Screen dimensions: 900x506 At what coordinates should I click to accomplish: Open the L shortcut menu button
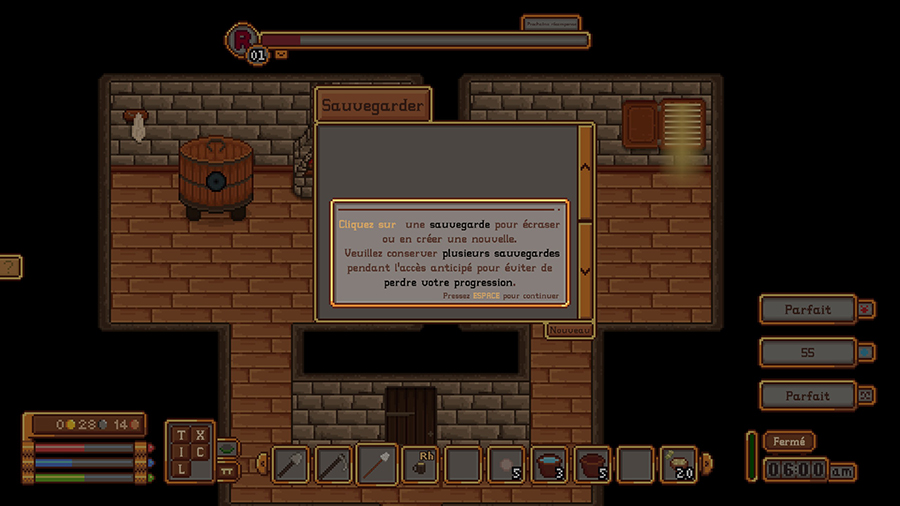tap(181, 469)
